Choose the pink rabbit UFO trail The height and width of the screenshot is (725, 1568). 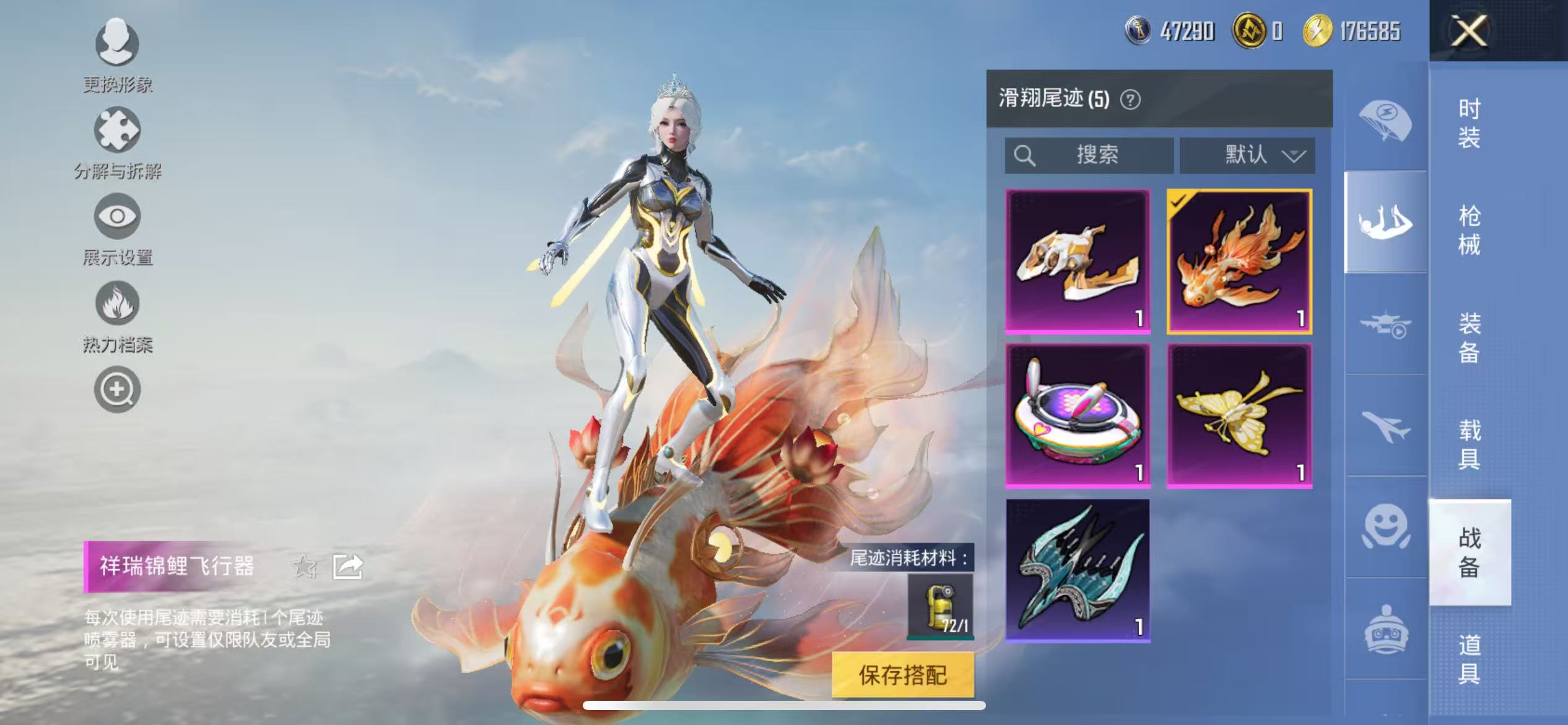1078,416
